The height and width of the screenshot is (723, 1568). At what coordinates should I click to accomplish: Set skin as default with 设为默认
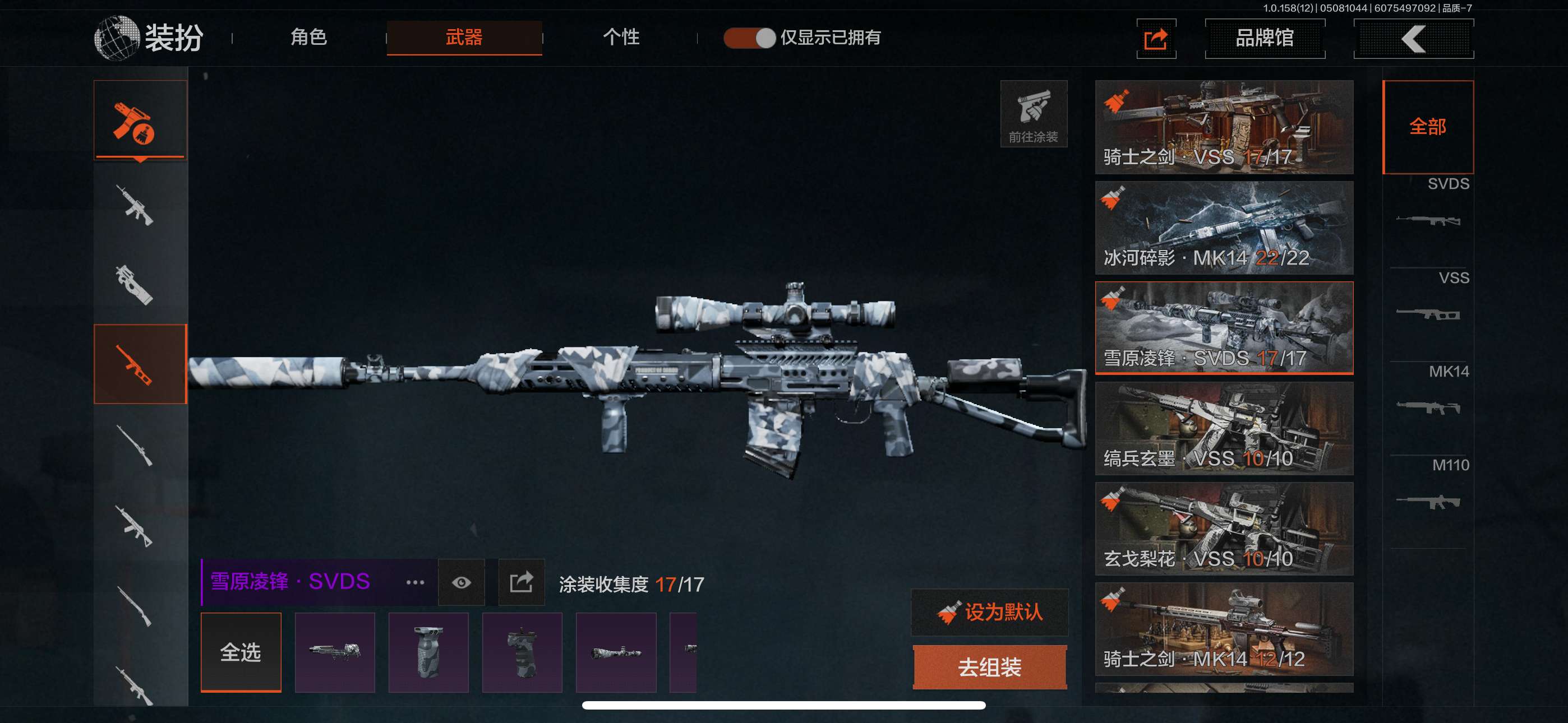coord(990,612)
